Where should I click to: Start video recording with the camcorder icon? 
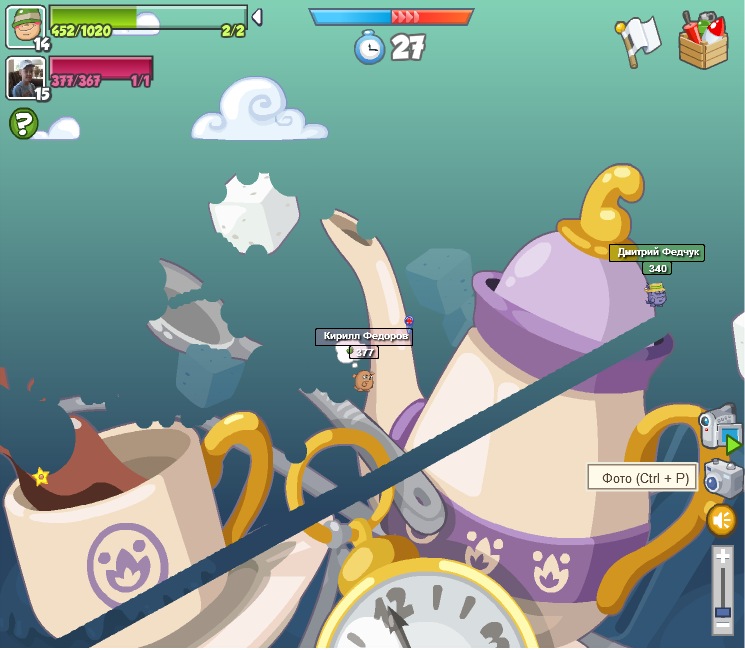(x=720, y=430)
